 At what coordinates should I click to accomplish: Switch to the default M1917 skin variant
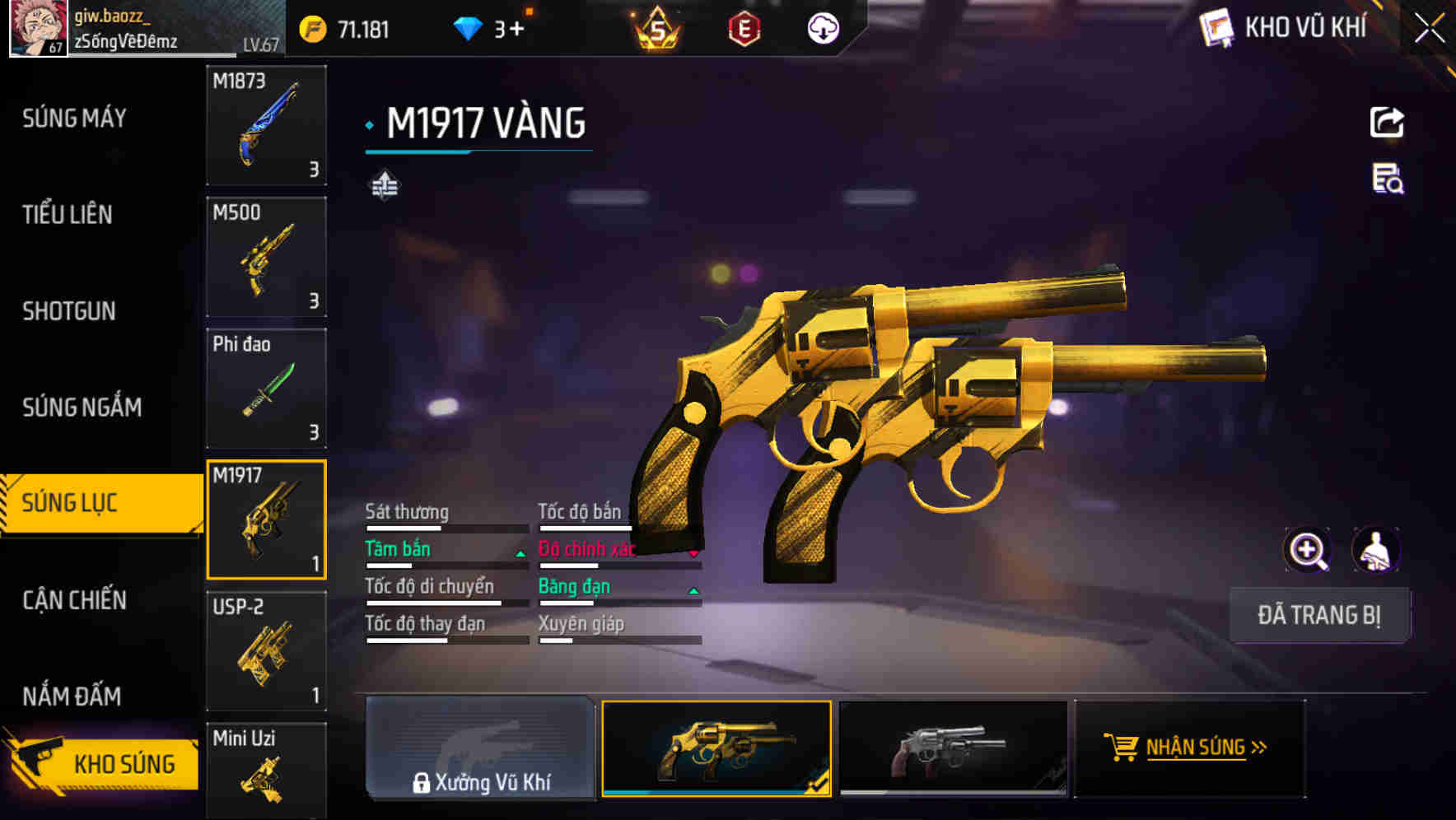953,749
